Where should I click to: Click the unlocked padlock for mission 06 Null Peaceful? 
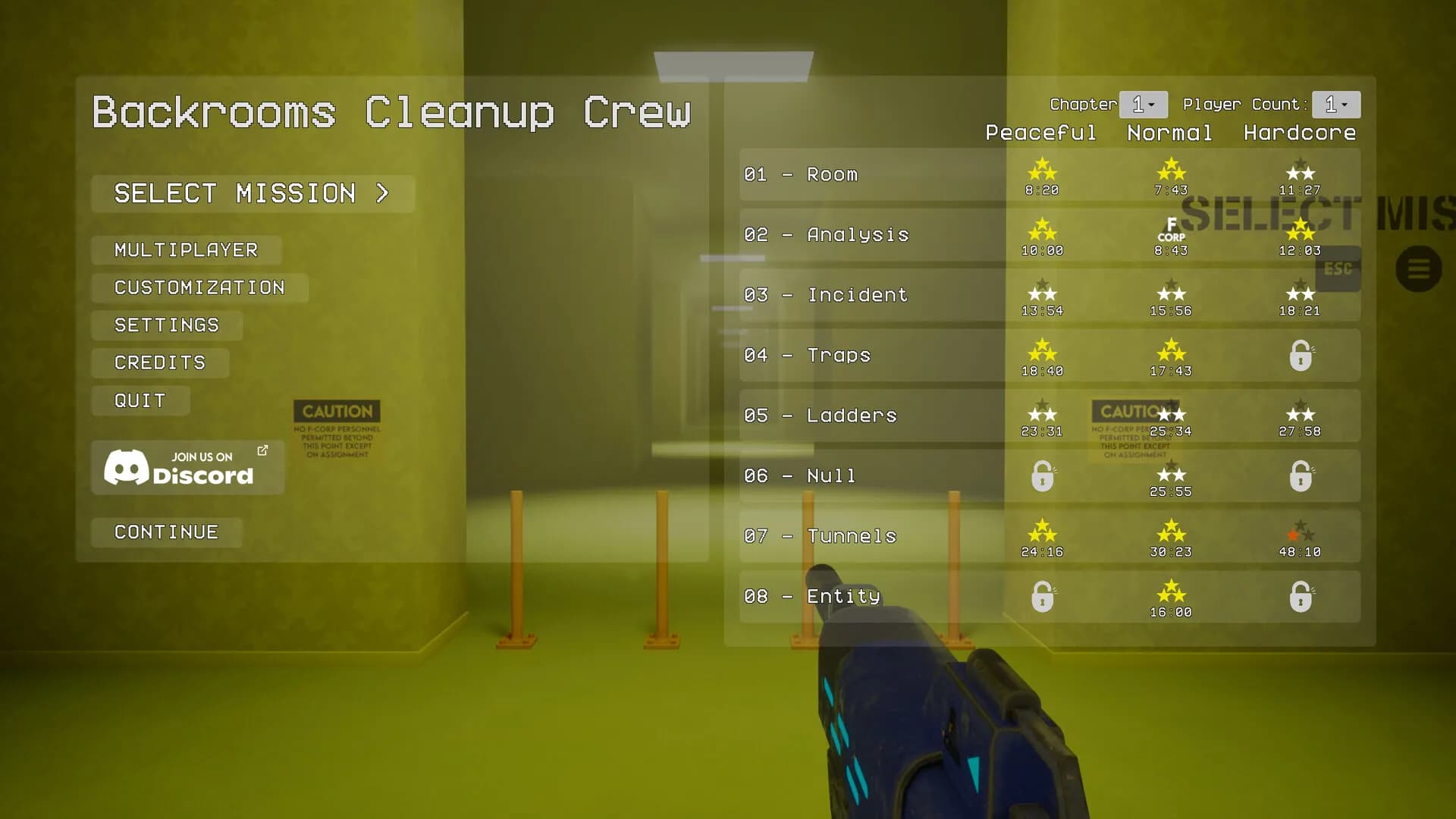click(x=1042, y=475)
